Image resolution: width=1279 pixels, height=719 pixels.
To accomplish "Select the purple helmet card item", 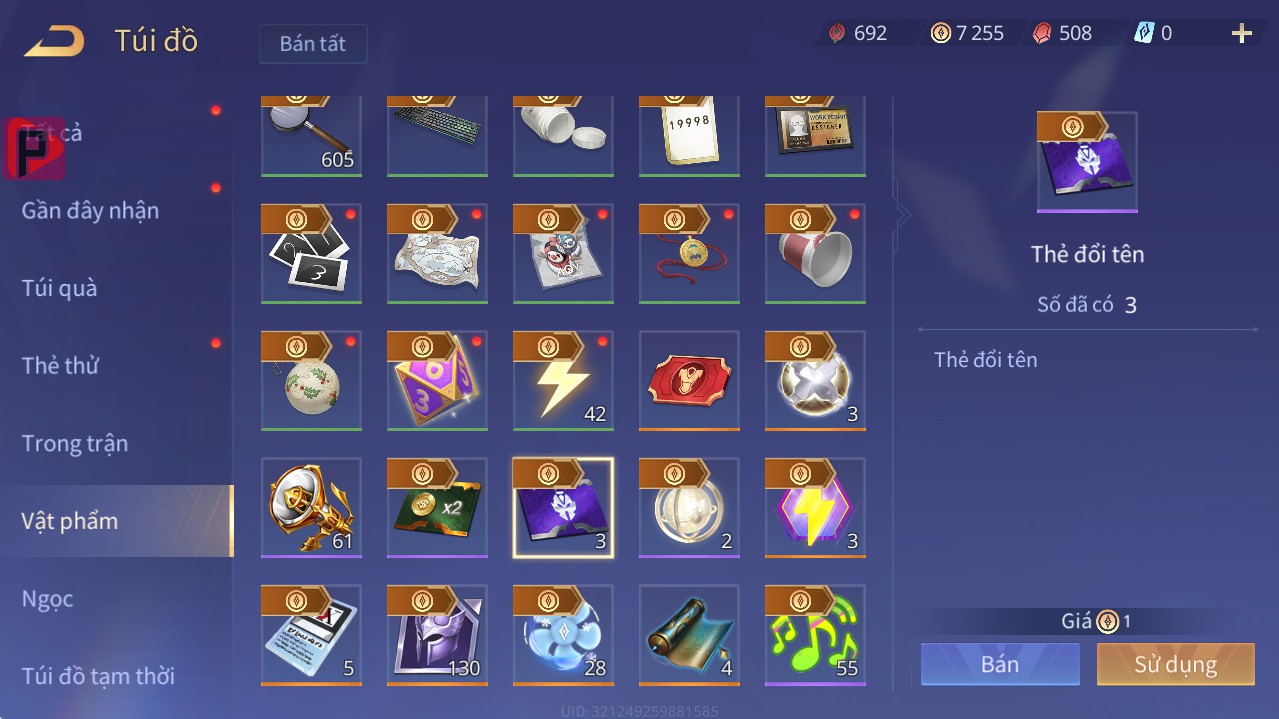I will (x=437, y=635).
